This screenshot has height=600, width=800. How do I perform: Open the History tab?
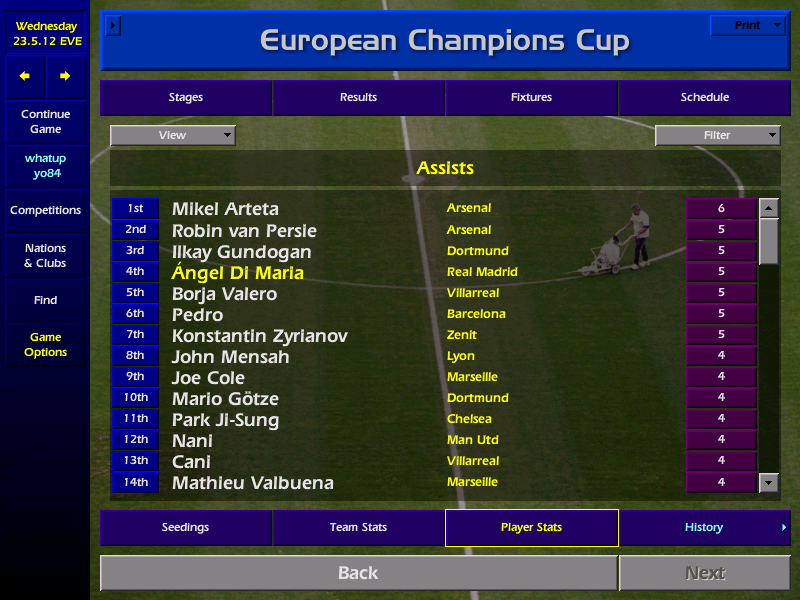point(704,527)
